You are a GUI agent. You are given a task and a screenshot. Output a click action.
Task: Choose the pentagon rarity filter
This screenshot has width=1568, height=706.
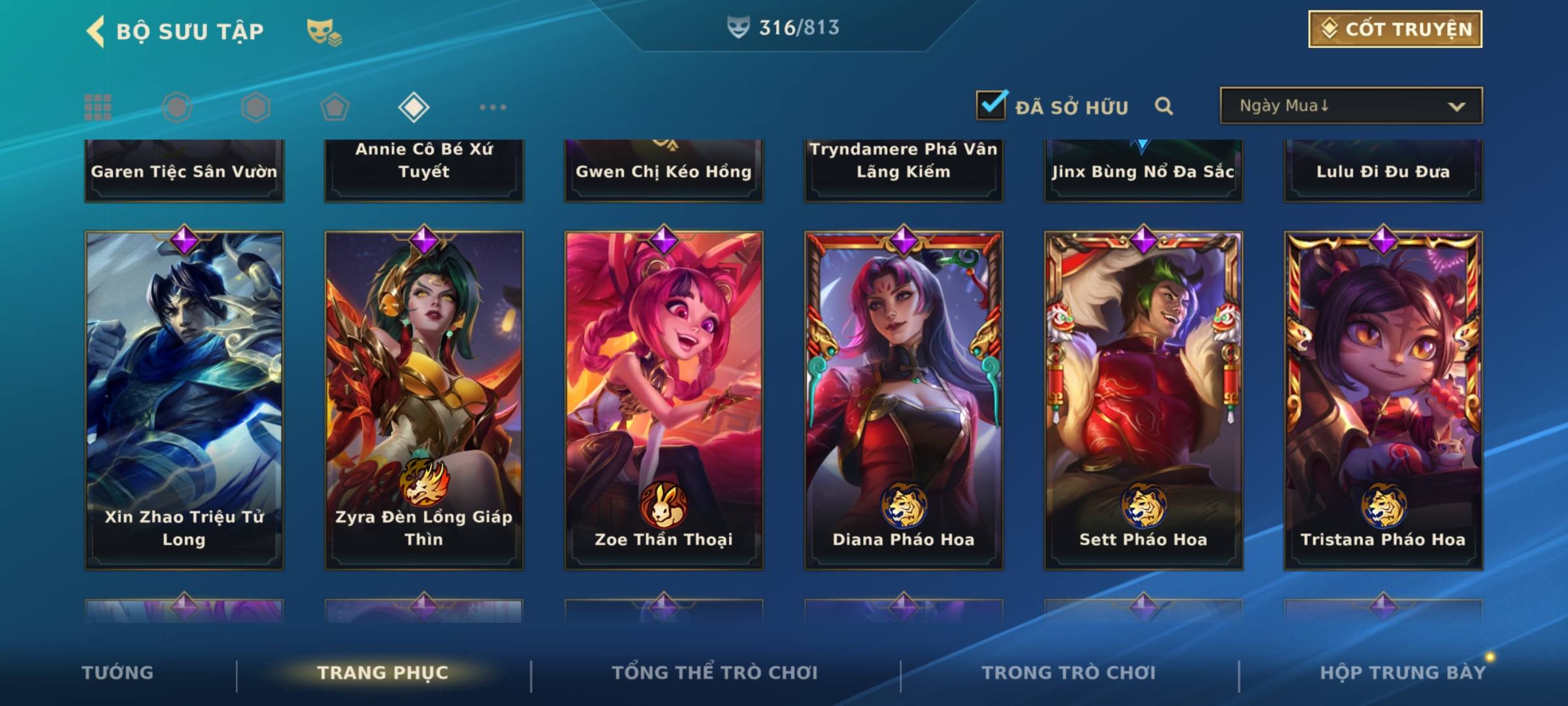click(x=335, y=107)
